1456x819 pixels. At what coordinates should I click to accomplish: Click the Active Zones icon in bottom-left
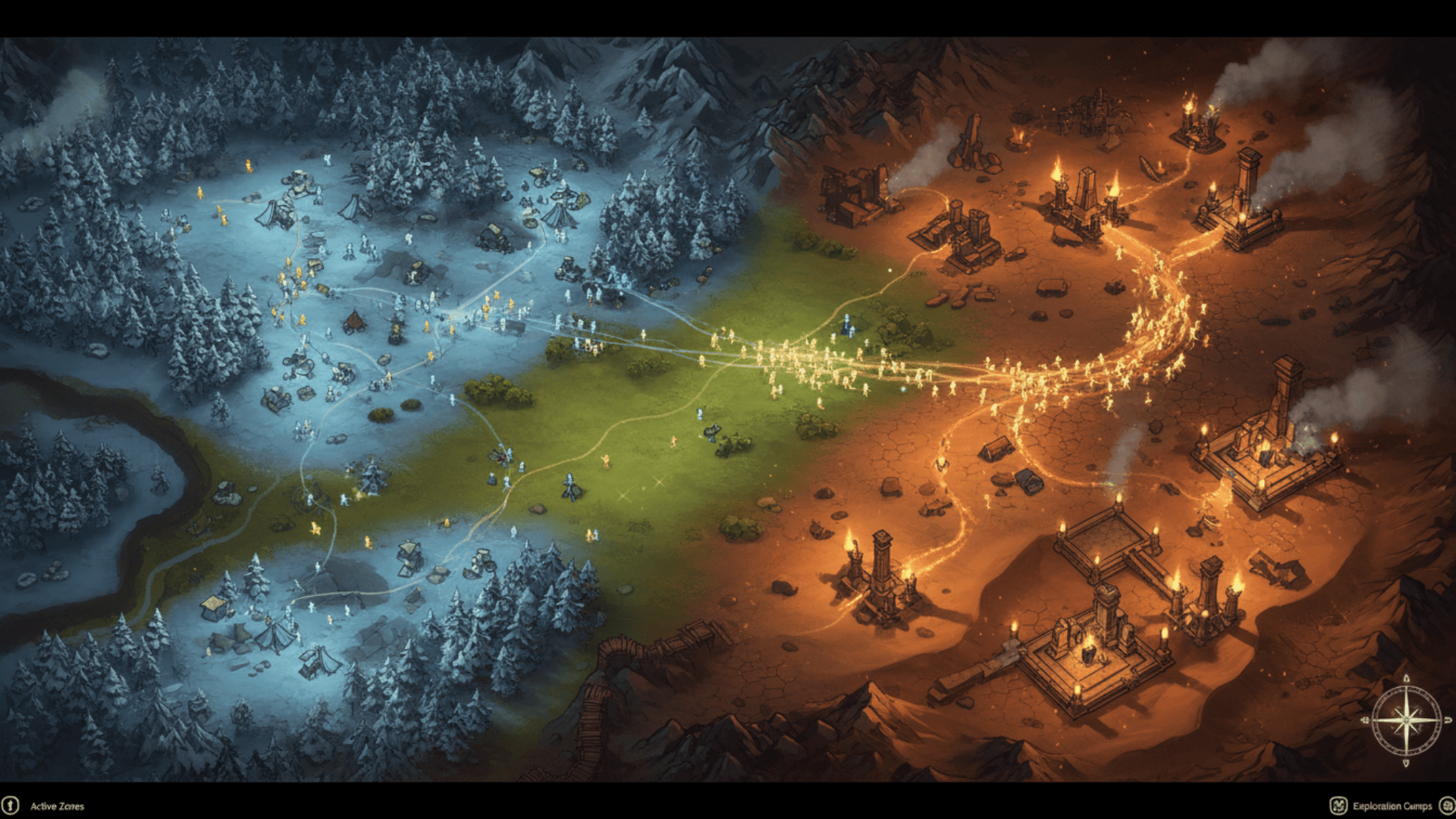click(11, 805)
